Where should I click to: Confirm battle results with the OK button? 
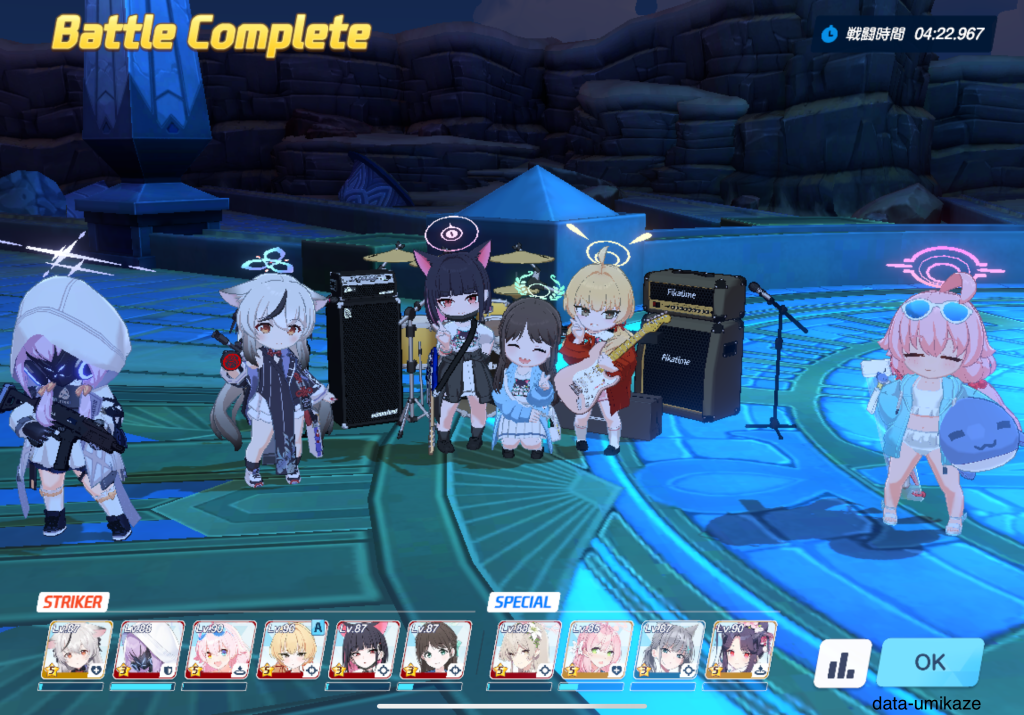(x=930, y=662)
